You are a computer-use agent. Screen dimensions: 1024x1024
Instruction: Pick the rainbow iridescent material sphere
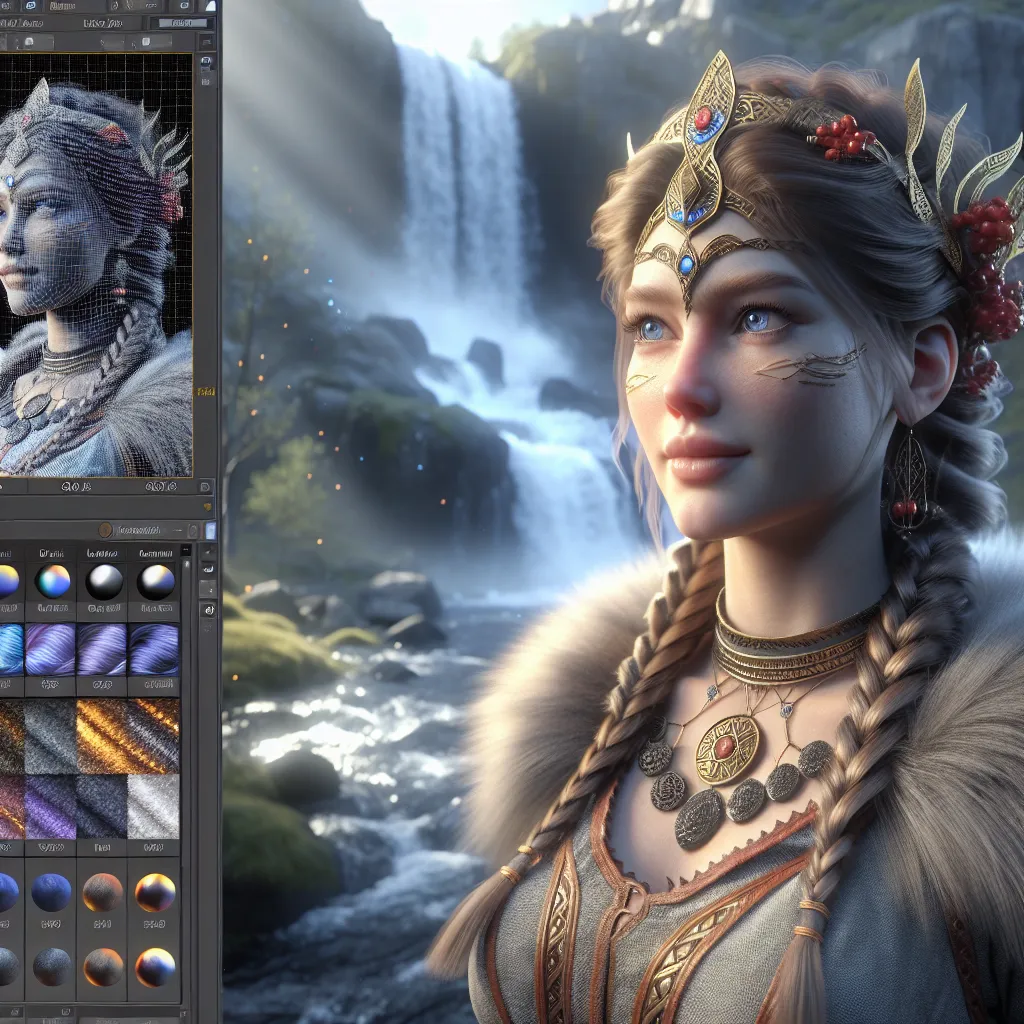(52, 581)
